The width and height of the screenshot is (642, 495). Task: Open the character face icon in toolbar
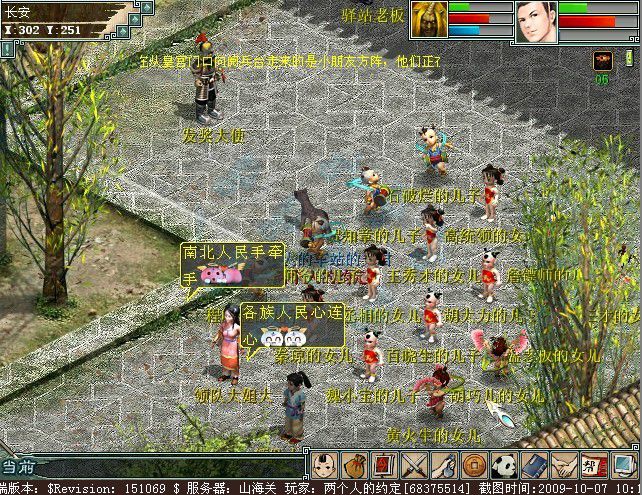tap(322, 465)
